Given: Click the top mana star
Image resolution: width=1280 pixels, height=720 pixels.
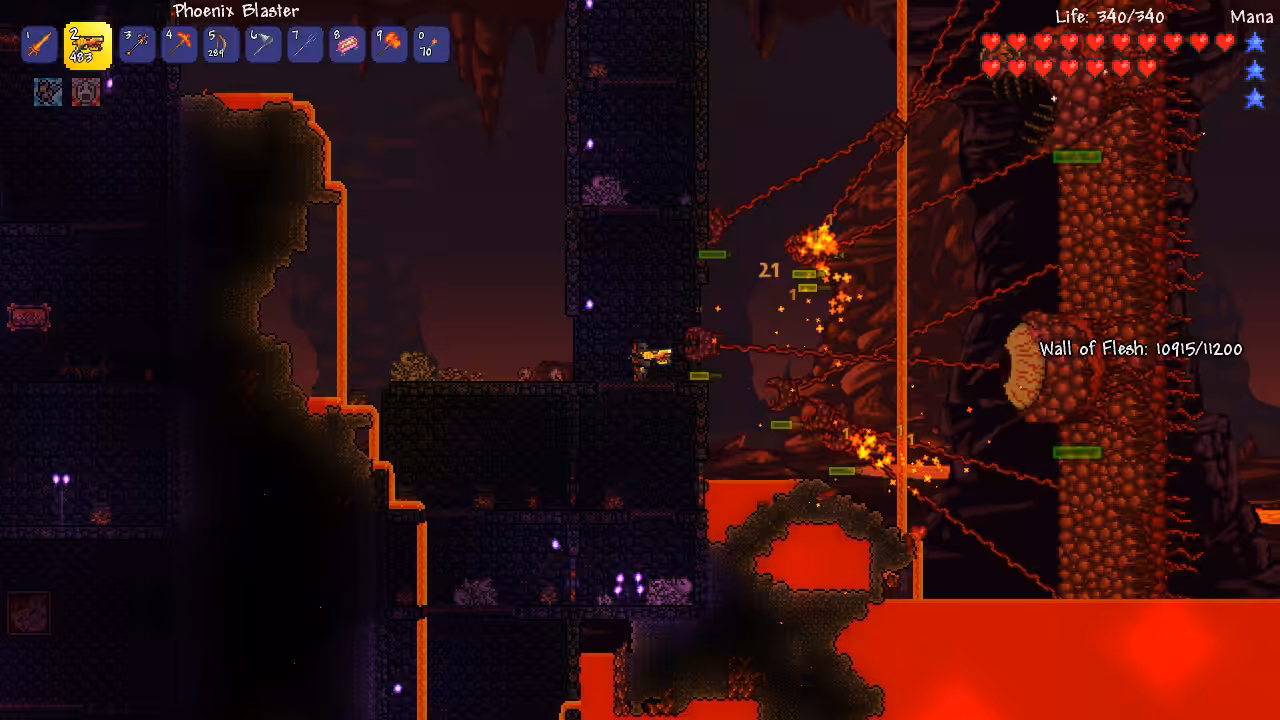Looking at the screenshot, I should click(x=1253, y=42).
